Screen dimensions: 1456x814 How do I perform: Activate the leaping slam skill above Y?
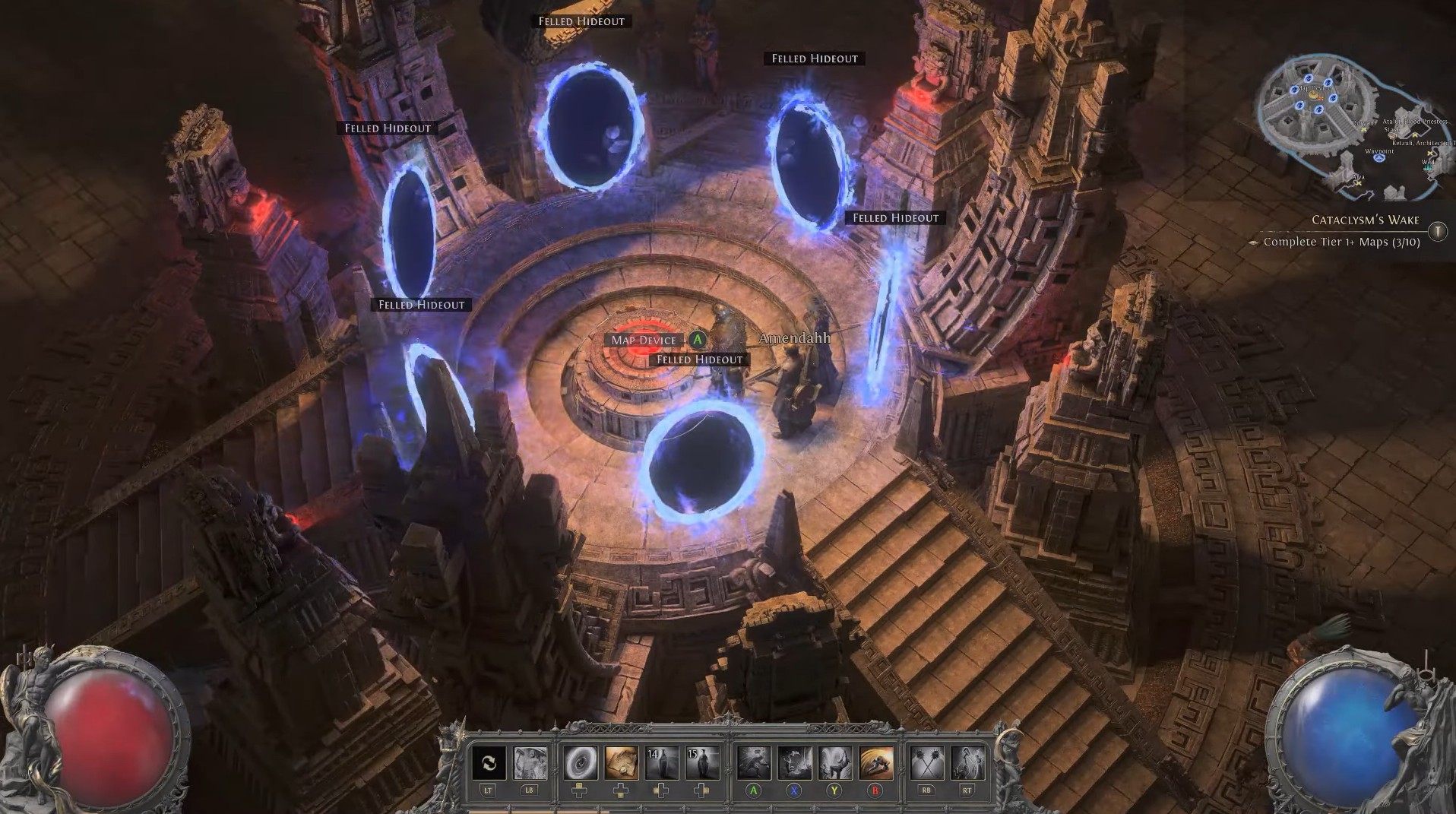point(834,763)
